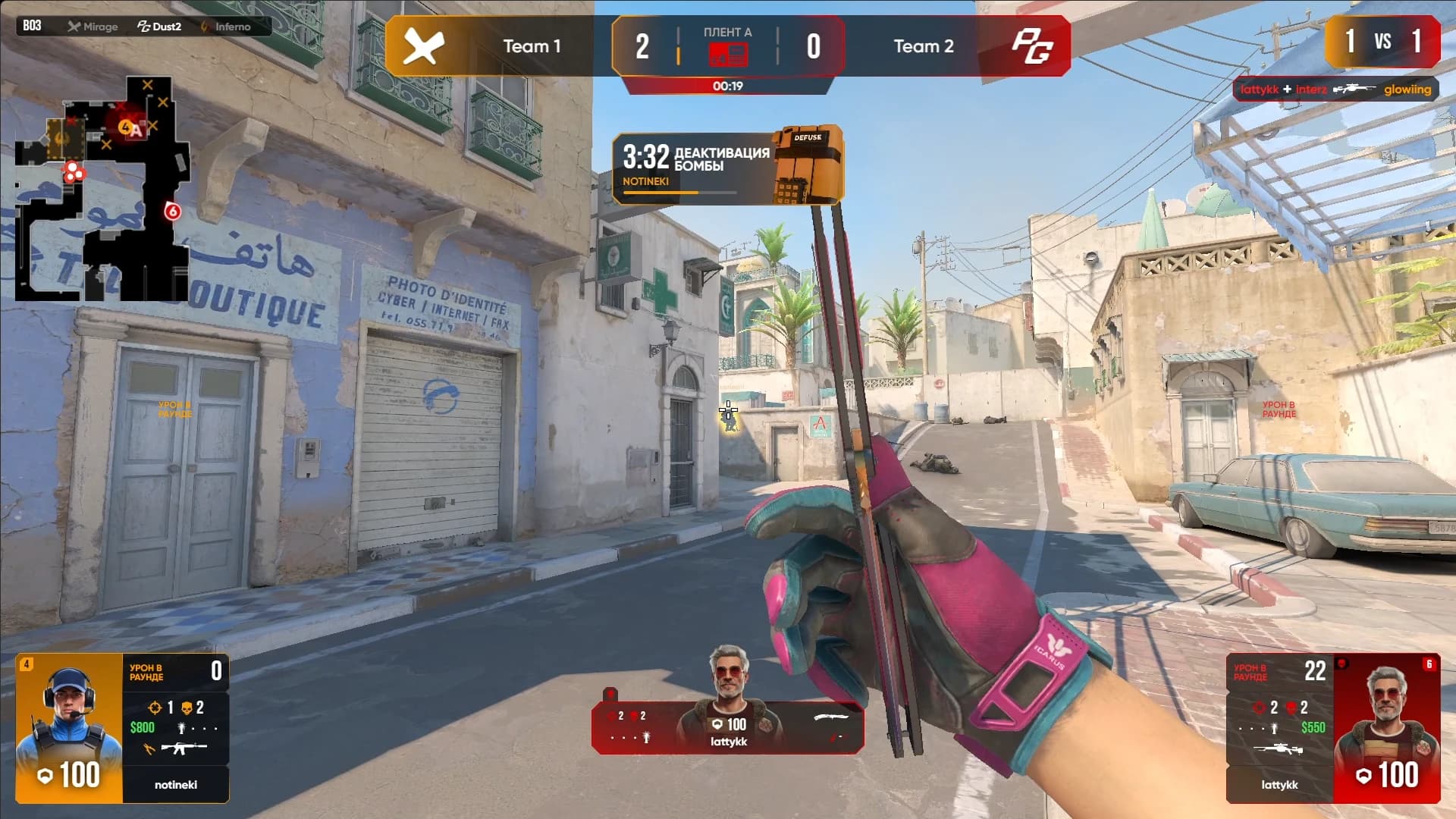The width and height of the screenshot is (1456, 819).
Task: Select the player 6 marker on the minimap
Action: coord(172,212)
